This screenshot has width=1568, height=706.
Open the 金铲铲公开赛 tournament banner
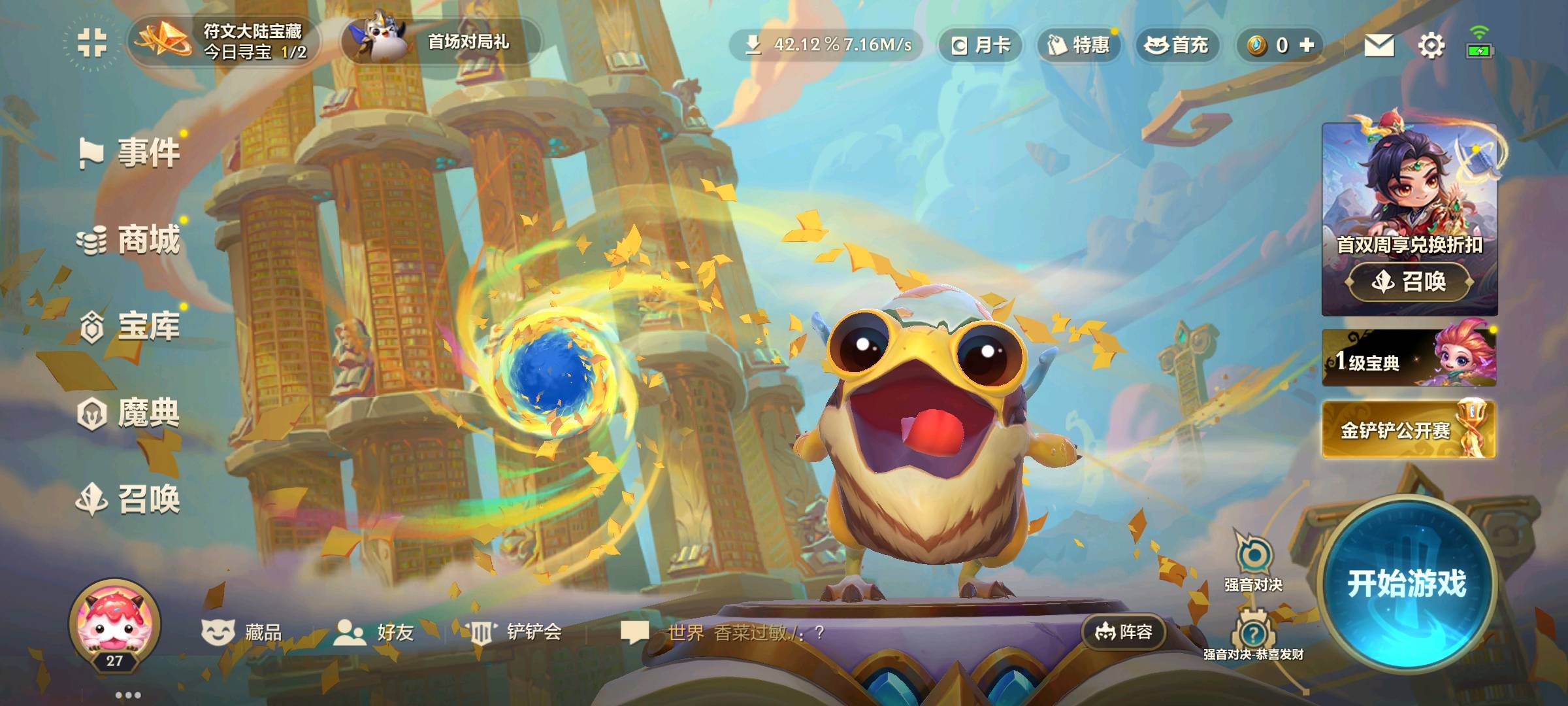(1409, 429)
